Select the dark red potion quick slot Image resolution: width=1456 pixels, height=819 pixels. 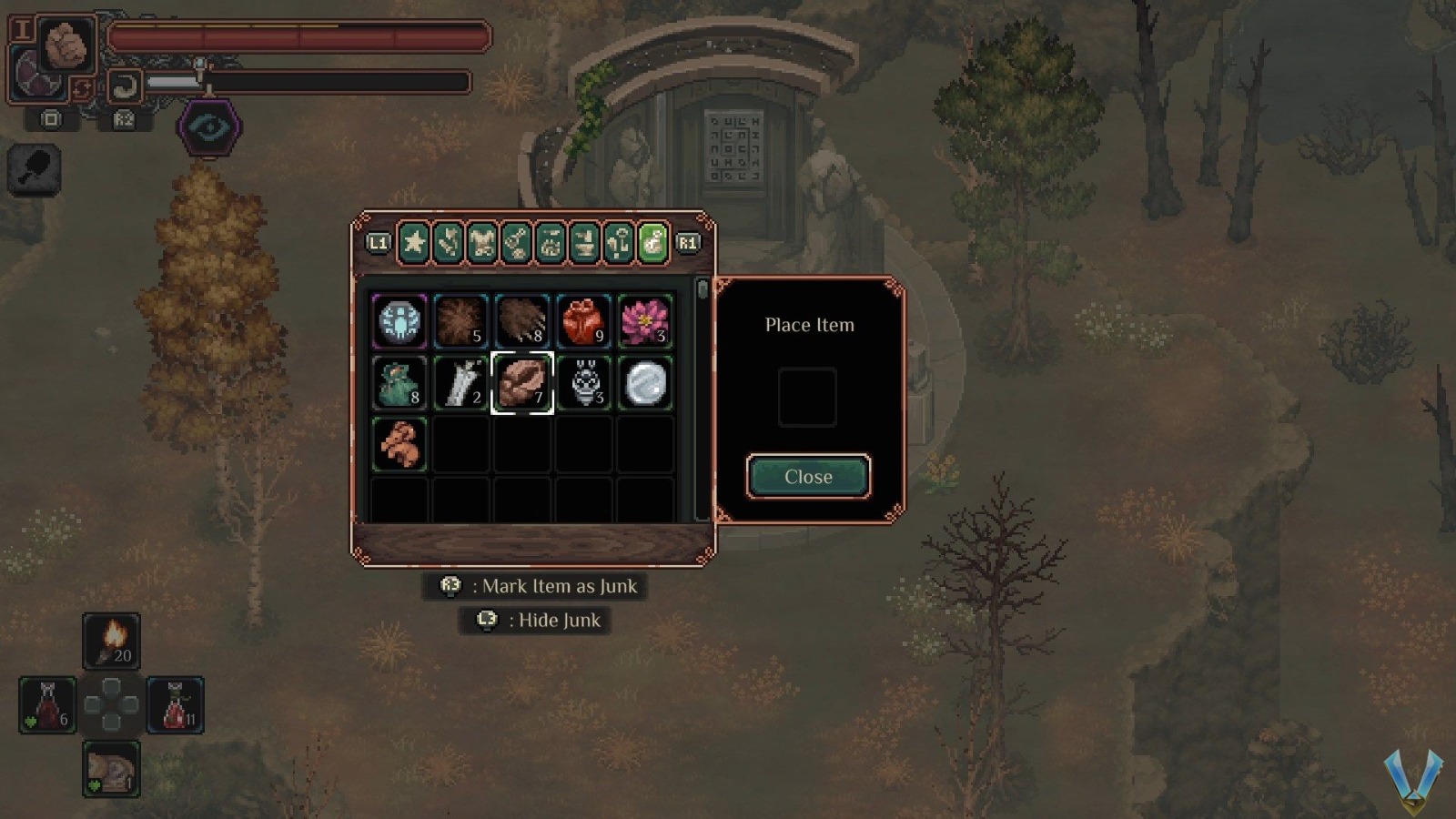pos(48,705)
